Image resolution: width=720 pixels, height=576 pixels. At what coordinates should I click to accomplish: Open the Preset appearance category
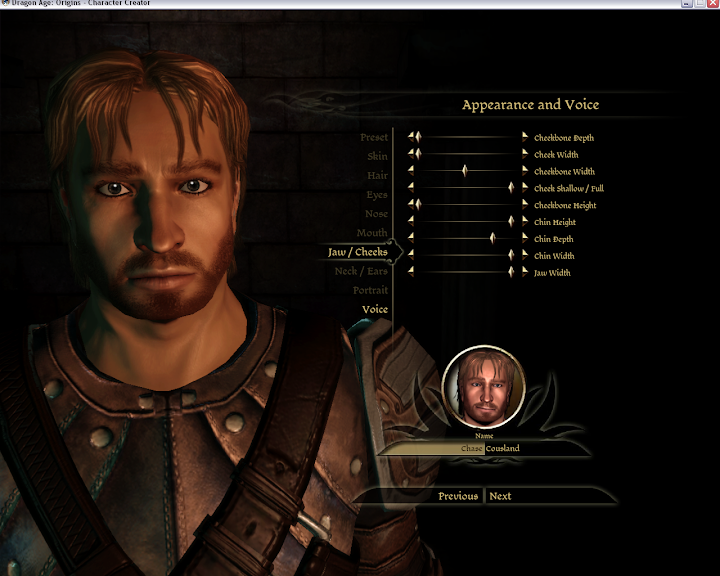pyautogui.click(x=373, y=138)
